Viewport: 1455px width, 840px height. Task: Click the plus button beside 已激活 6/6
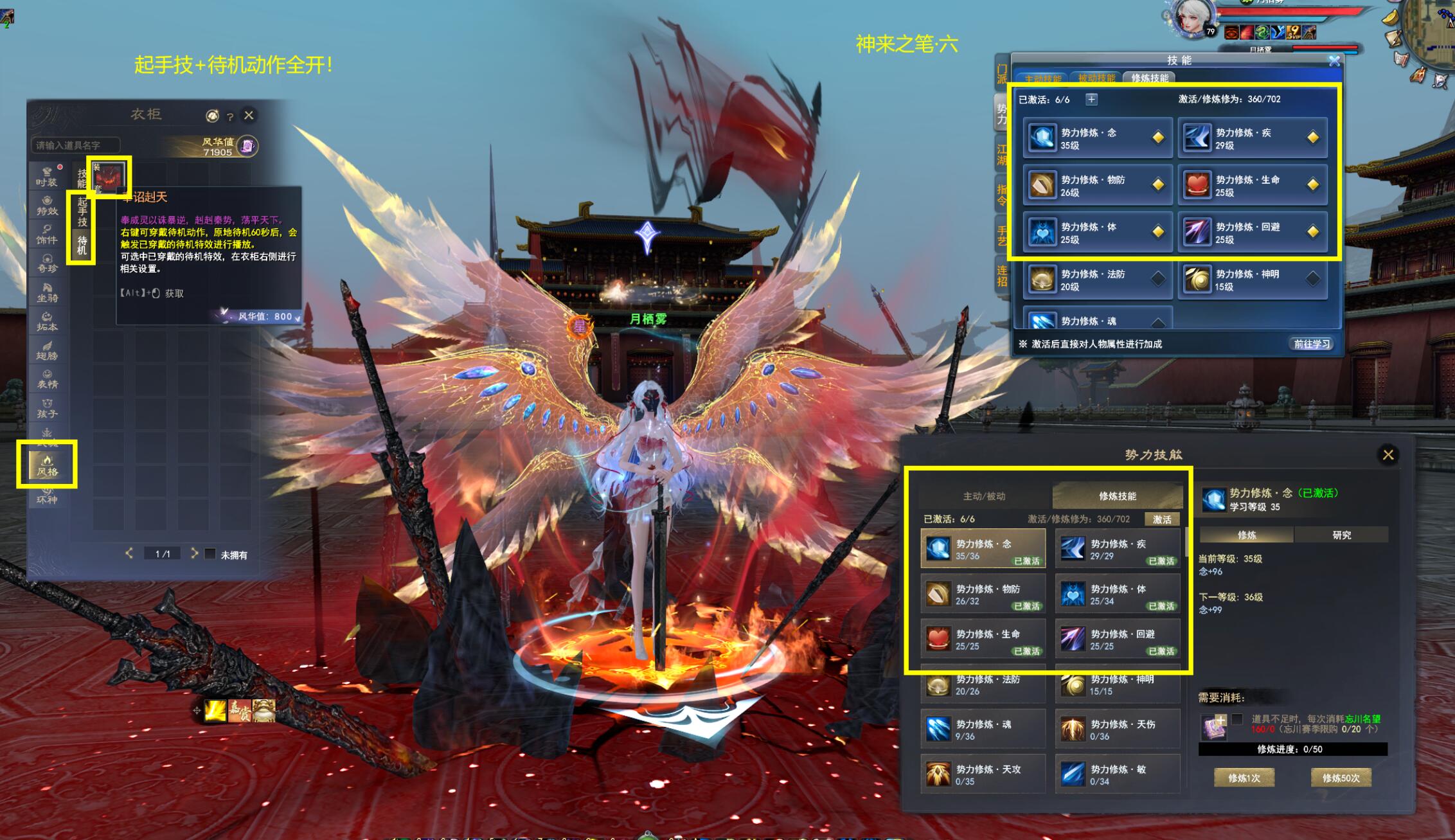tap(1091, 99)
